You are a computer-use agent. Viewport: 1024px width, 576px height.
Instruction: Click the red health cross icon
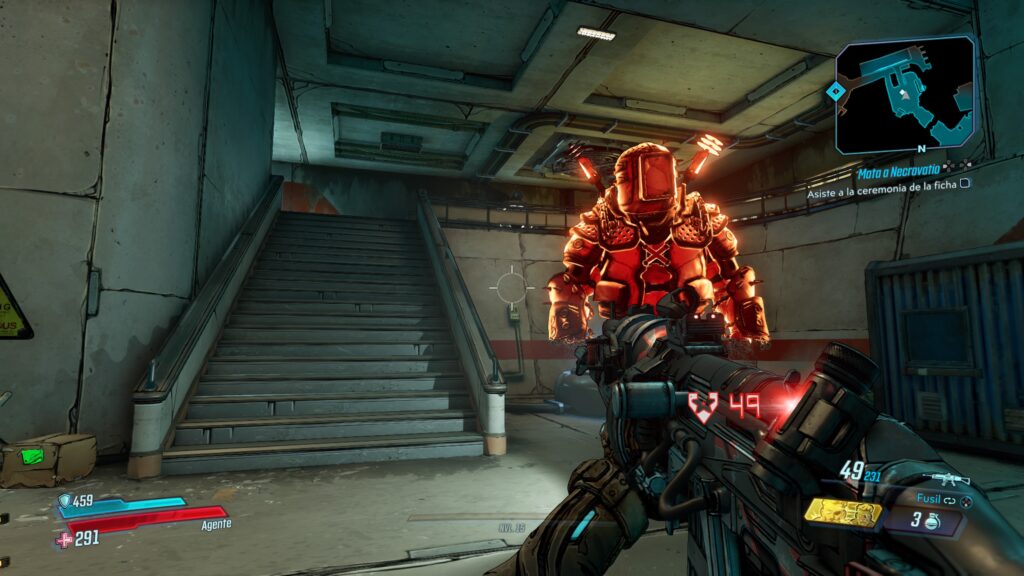click(65, 540)
